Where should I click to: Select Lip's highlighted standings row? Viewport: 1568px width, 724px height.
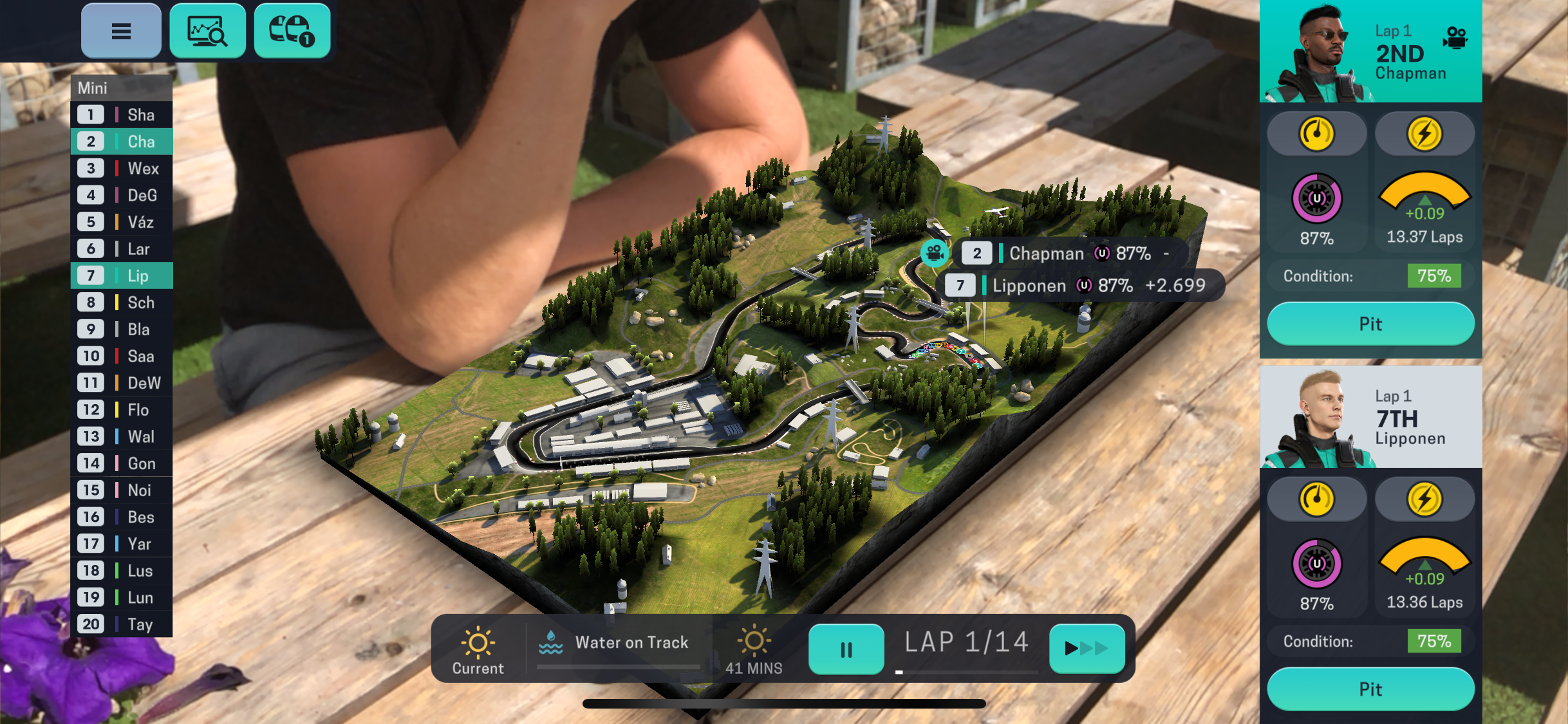pyautogui.click(x=122, y=275)
